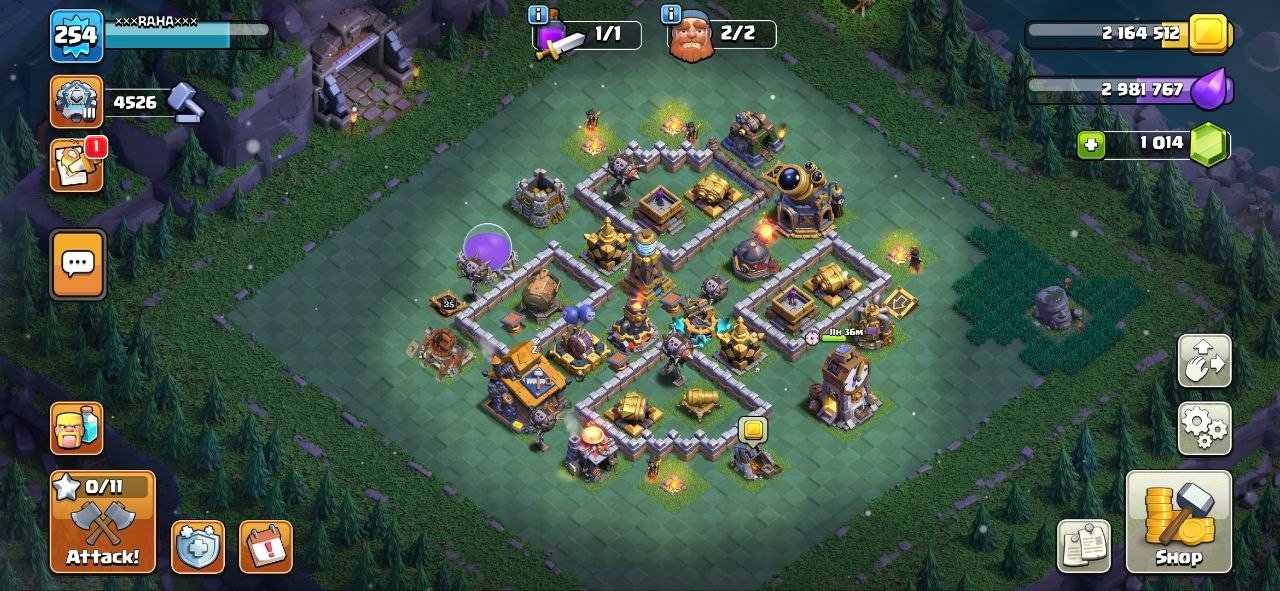1280x591 pixels.
Task: Open the village layout editor
Action: pos(1204,361)
